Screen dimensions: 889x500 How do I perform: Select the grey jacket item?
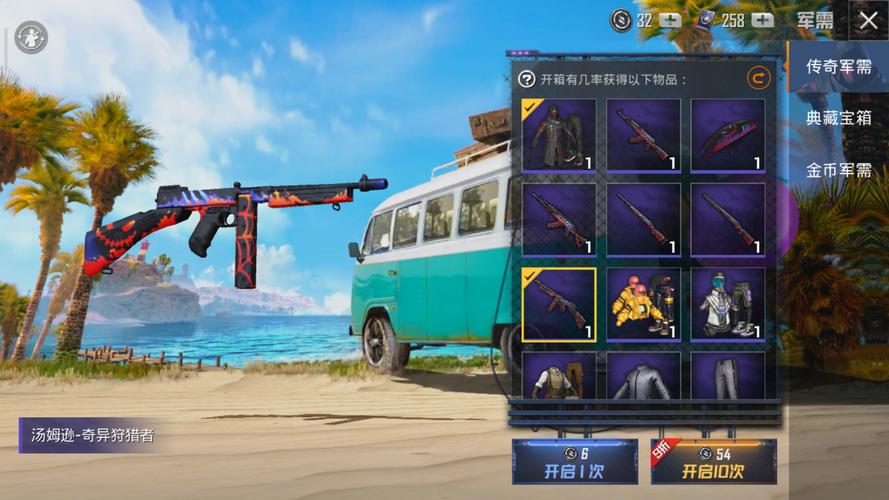click(643, 377)
